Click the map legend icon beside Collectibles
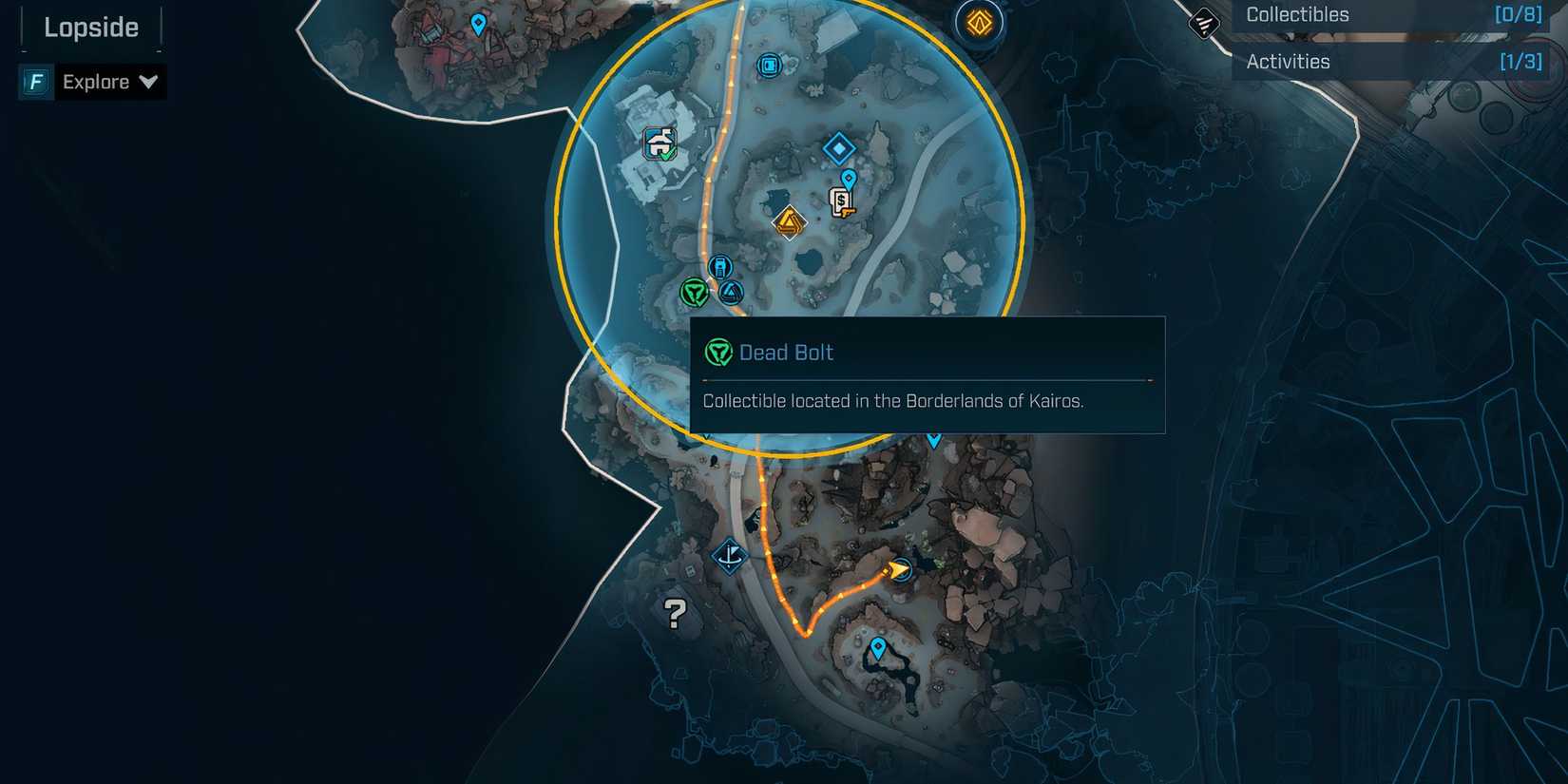1568x784 pixels. [1202, 21]
